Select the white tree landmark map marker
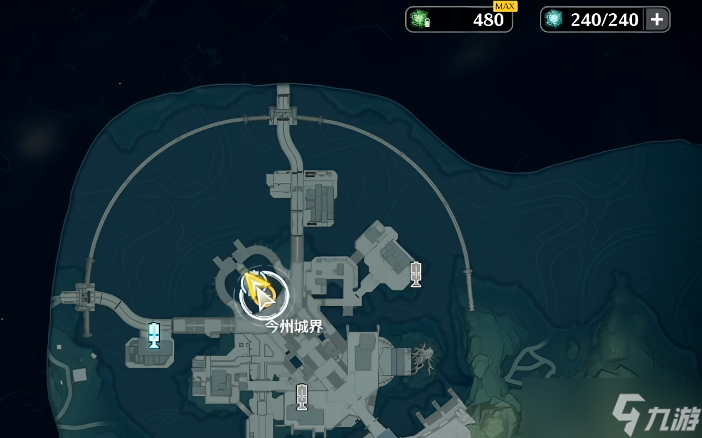Viewport: 702px width, 438px height. click(x=424, y=355)
